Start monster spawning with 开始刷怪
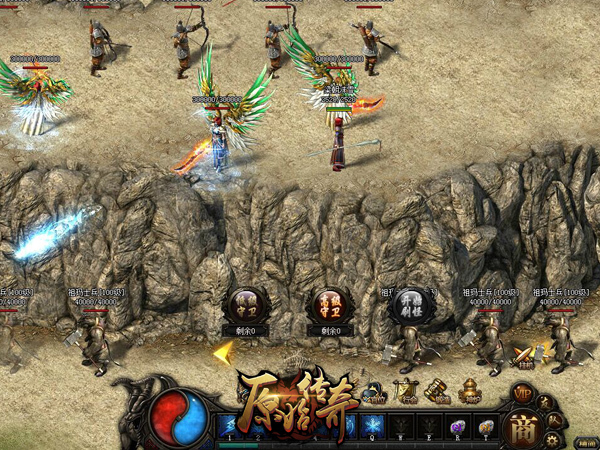 point(410,304)
